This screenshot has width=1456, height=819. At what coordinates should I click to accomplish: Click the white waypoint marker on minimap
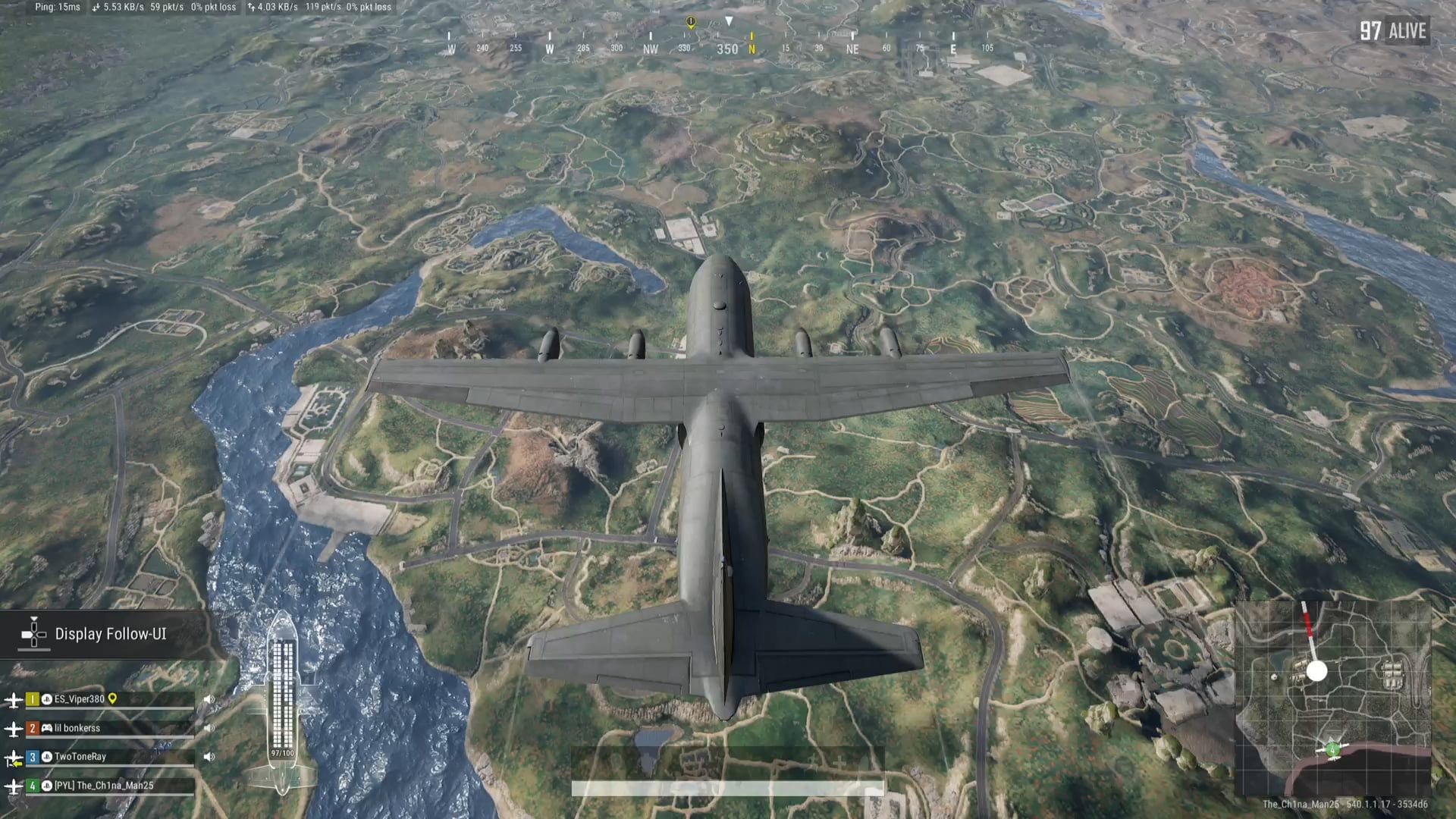tap(1316, 670)
